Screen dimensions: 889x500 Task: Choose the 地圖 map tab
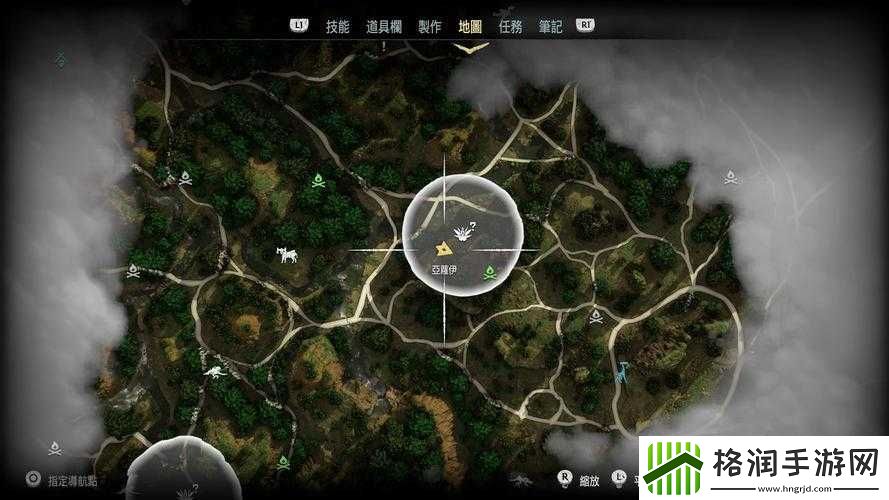[470, 27]
